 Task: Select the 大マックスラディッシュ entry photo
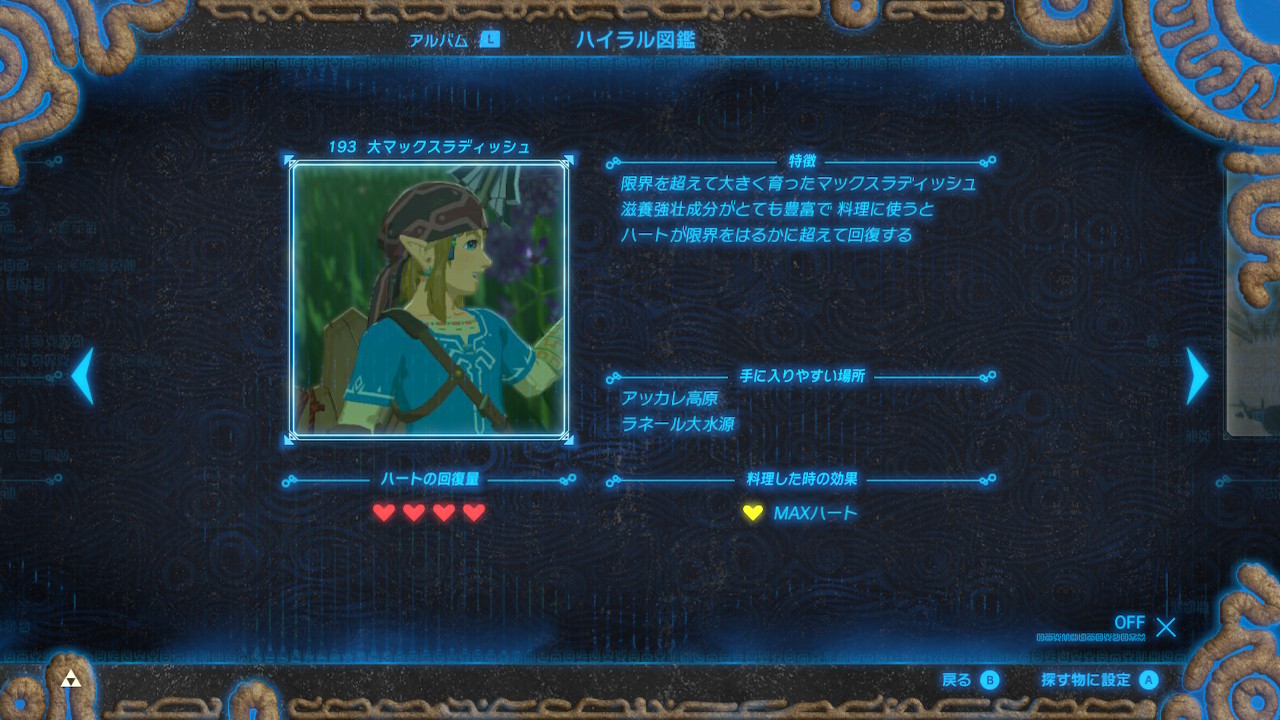(429, 299)
